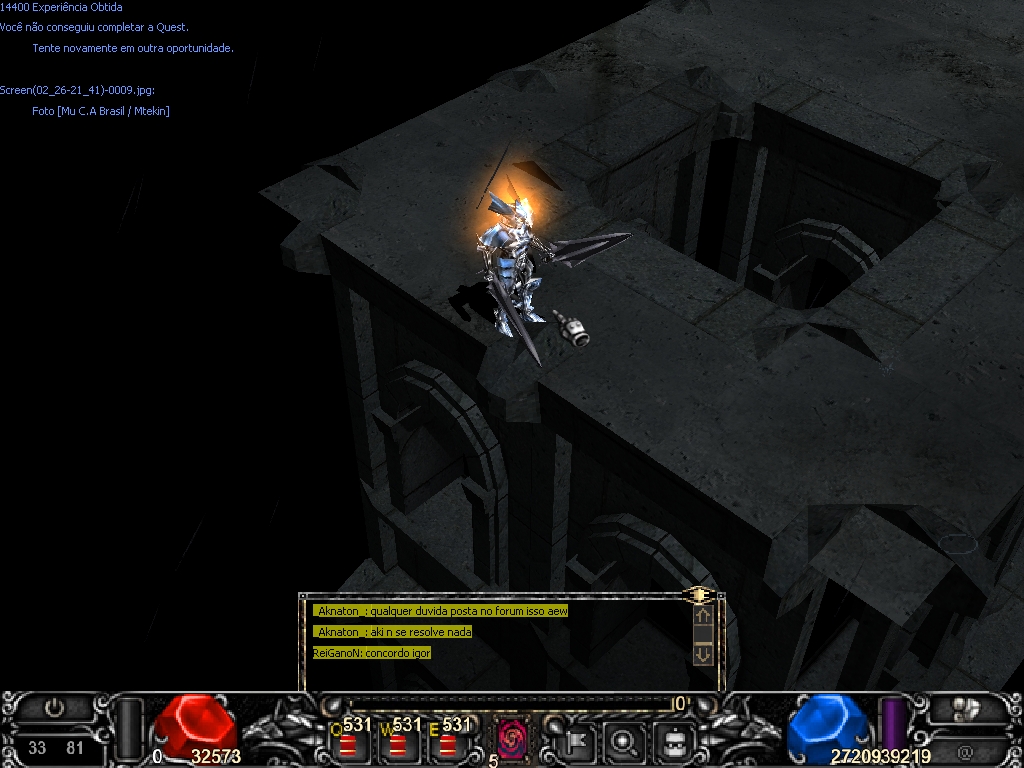Use the W potion slot
The height and width of the screenshot is (768, 1024).
pos(397,744)
